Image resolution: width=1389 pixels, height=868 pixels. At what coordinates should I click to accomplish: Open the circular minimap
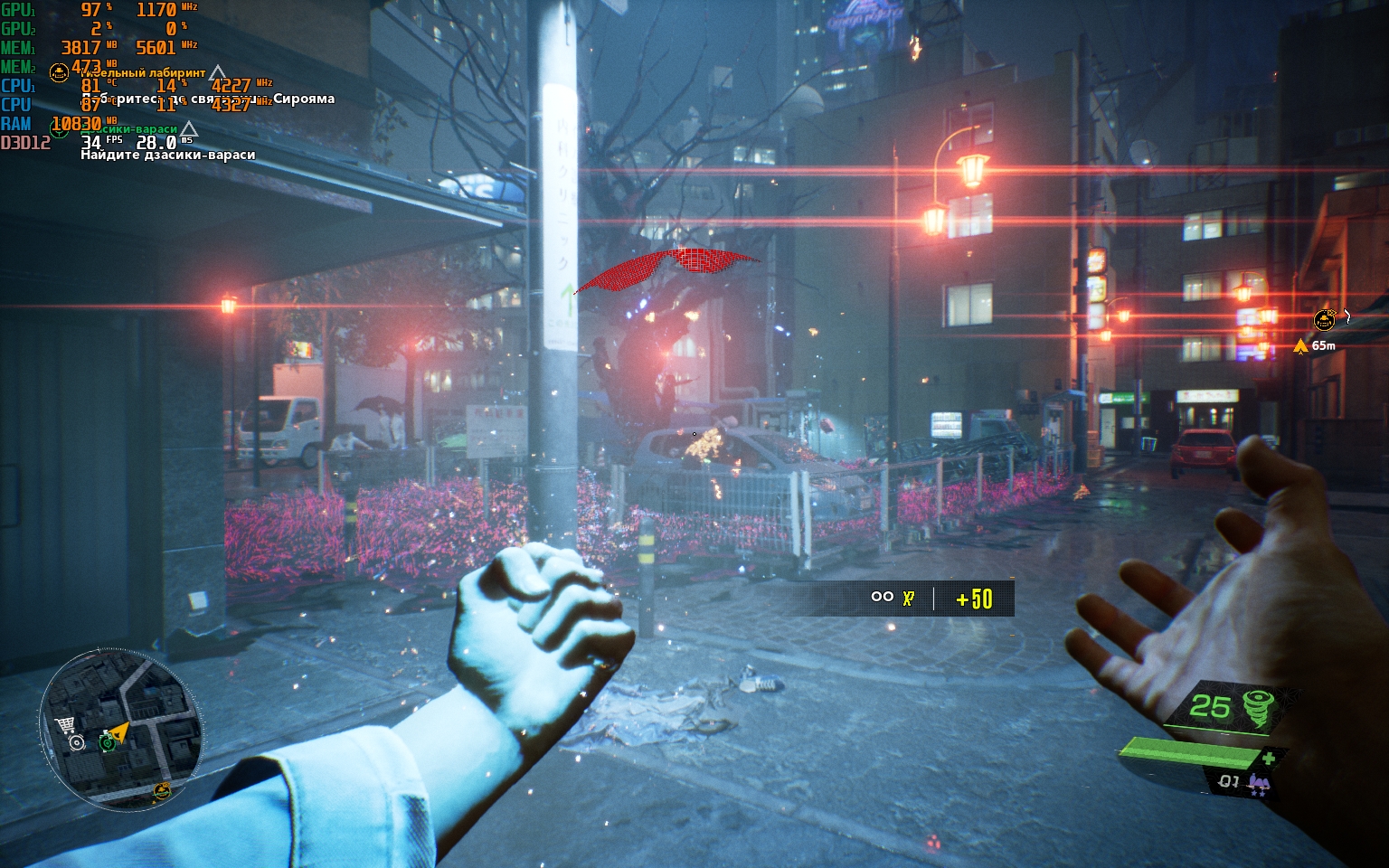(x=120, y=729)
